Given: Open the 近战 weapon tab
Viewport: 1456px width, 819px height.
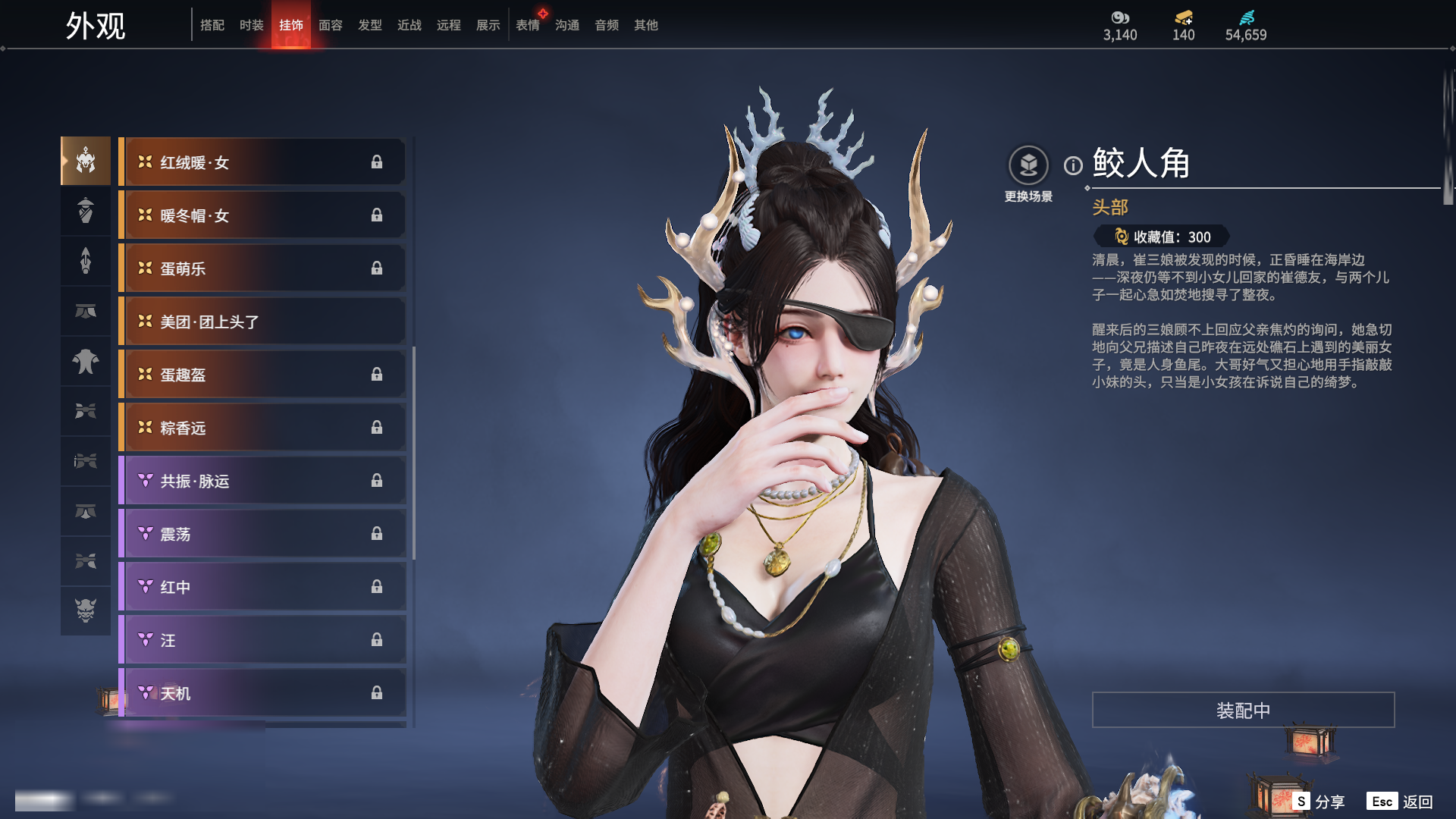Looking at the screenshot, I should tap(409, 25).
